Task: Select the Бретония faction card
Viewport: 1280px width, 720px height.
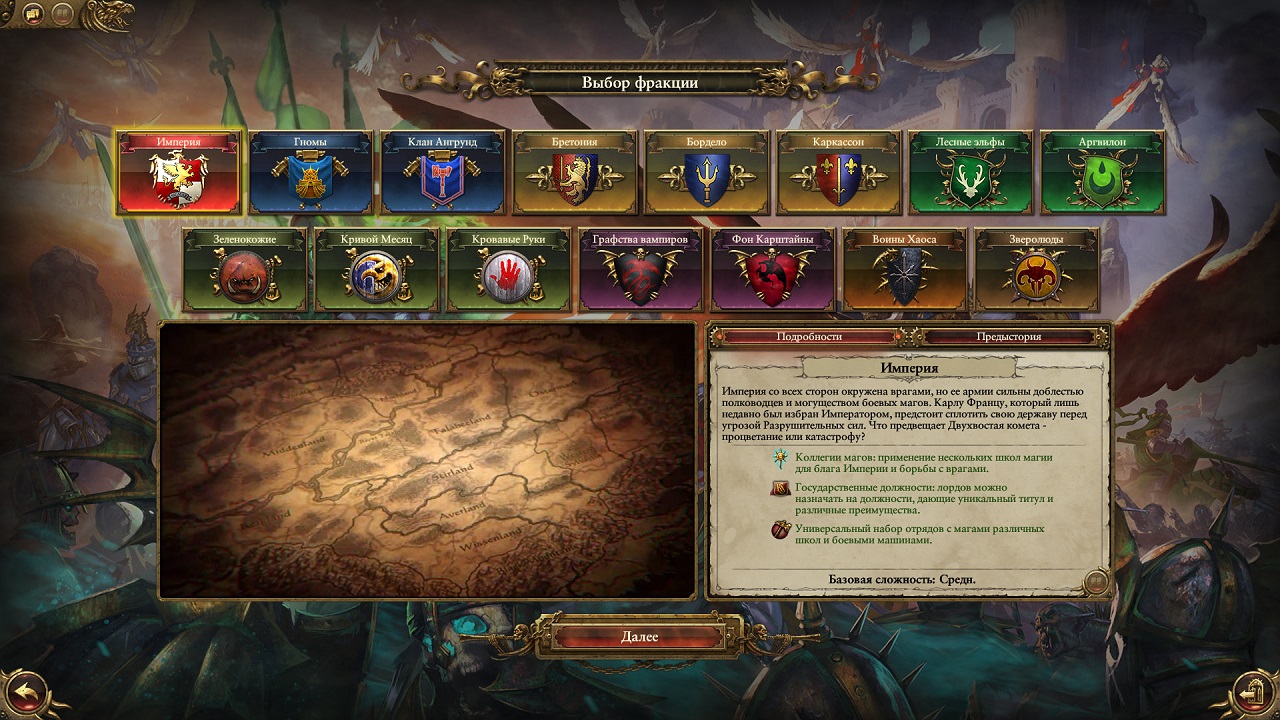Action: 575,172
